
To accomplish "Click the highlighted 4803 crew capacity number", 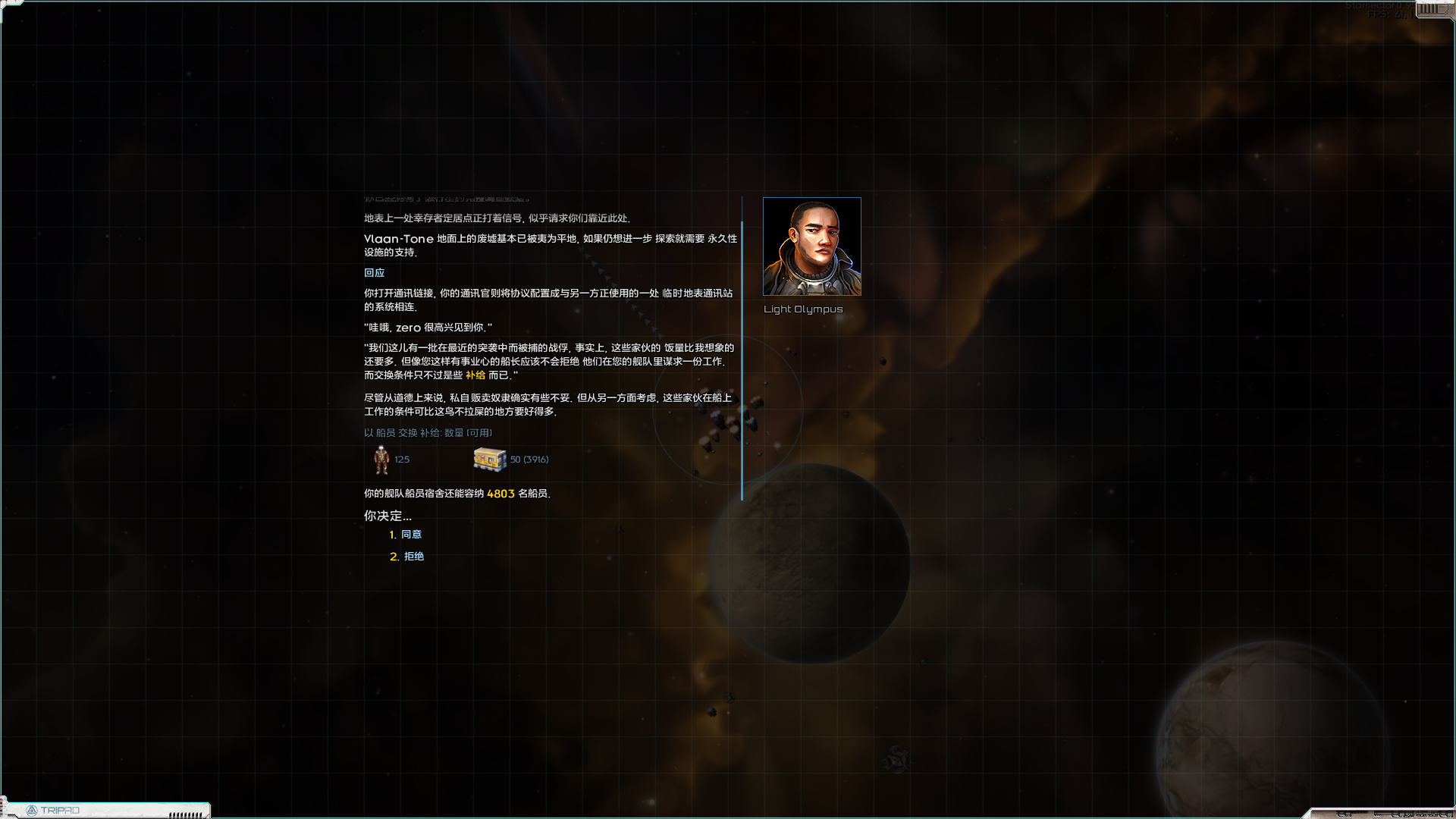I will [501, 492].
